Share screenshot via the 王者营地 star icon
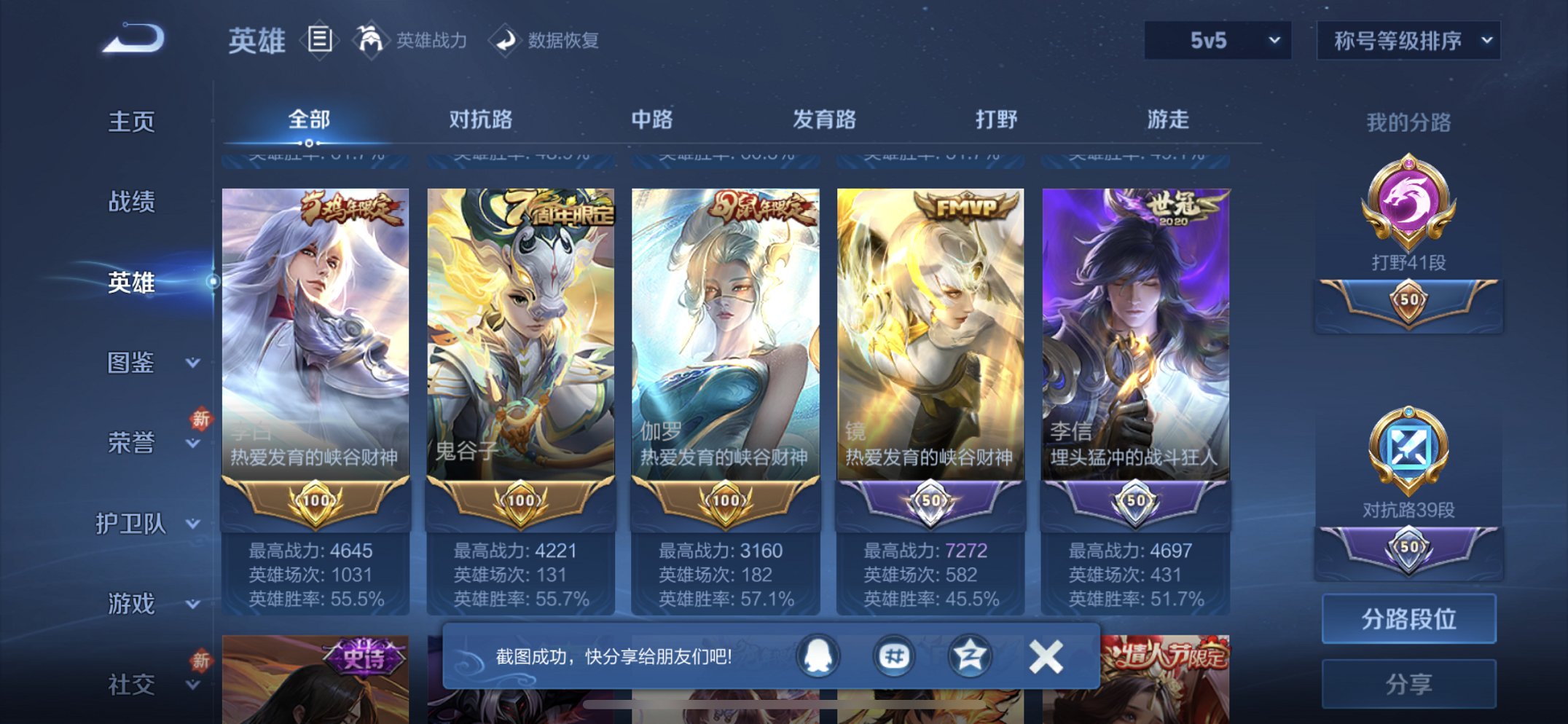Viewport: 1568px width, 724px height. 970,655
